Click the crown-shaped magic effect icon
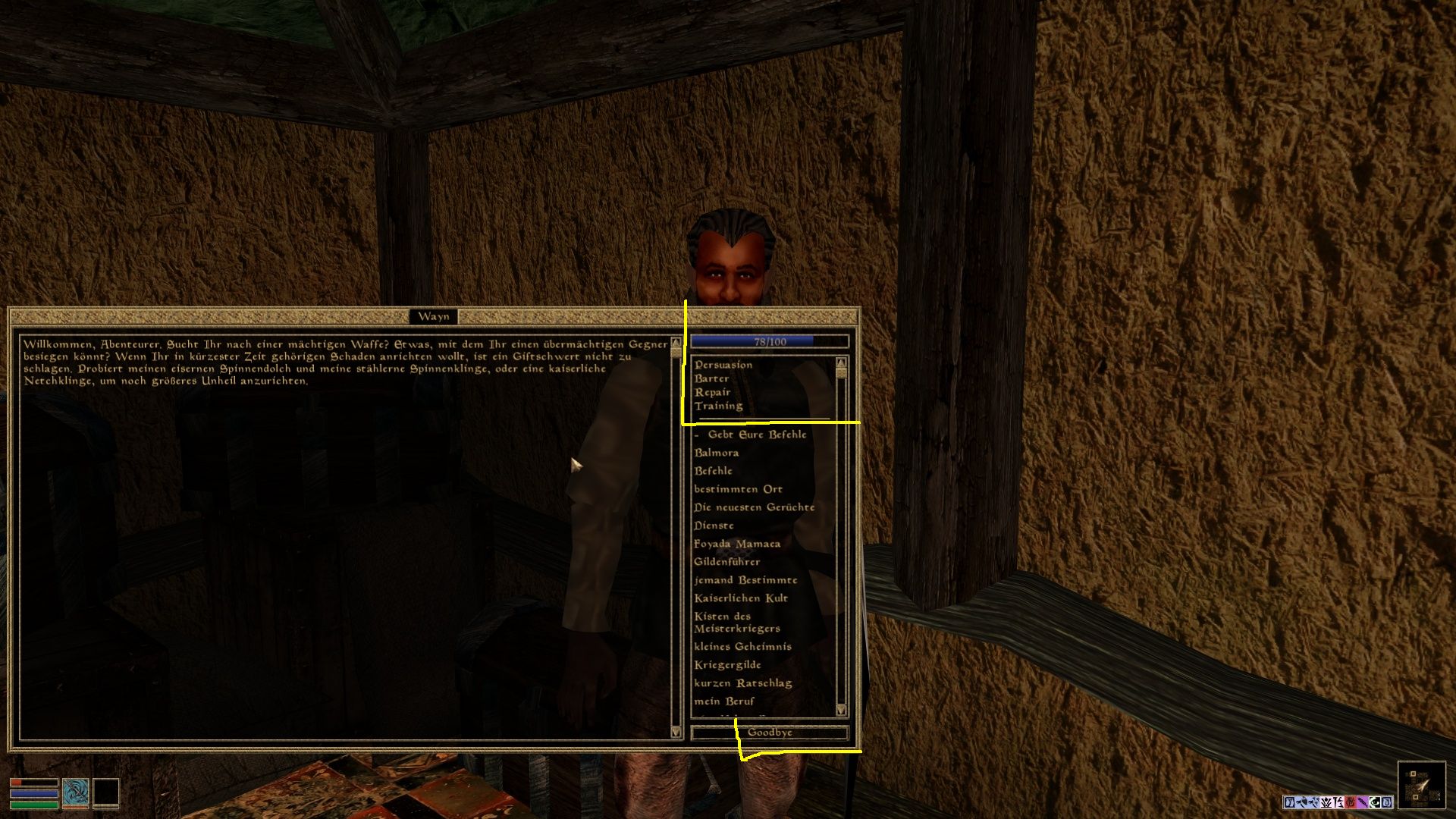 point(1326,802)
